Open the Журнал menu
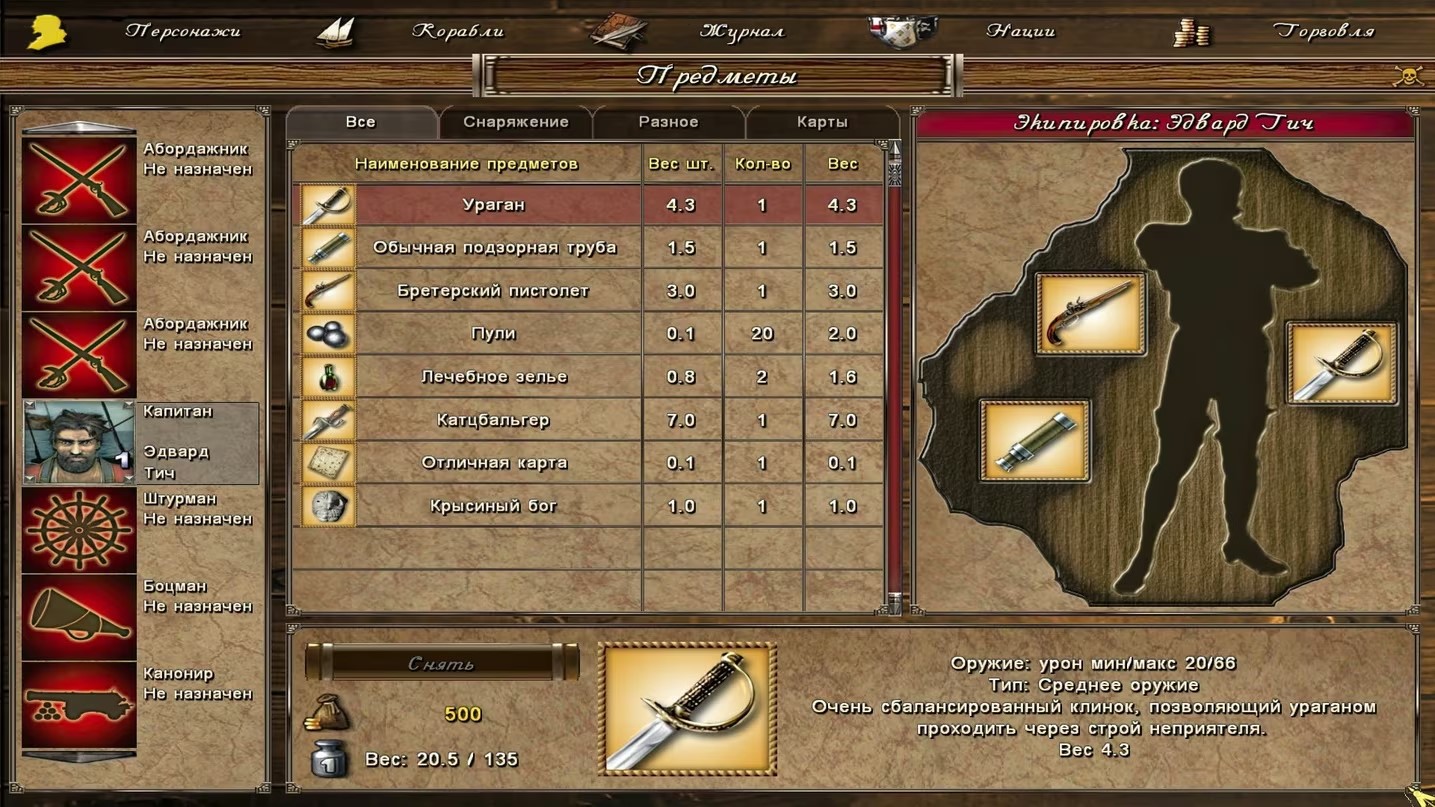This screenshot has height=807, width=1435. coord(741,31)
